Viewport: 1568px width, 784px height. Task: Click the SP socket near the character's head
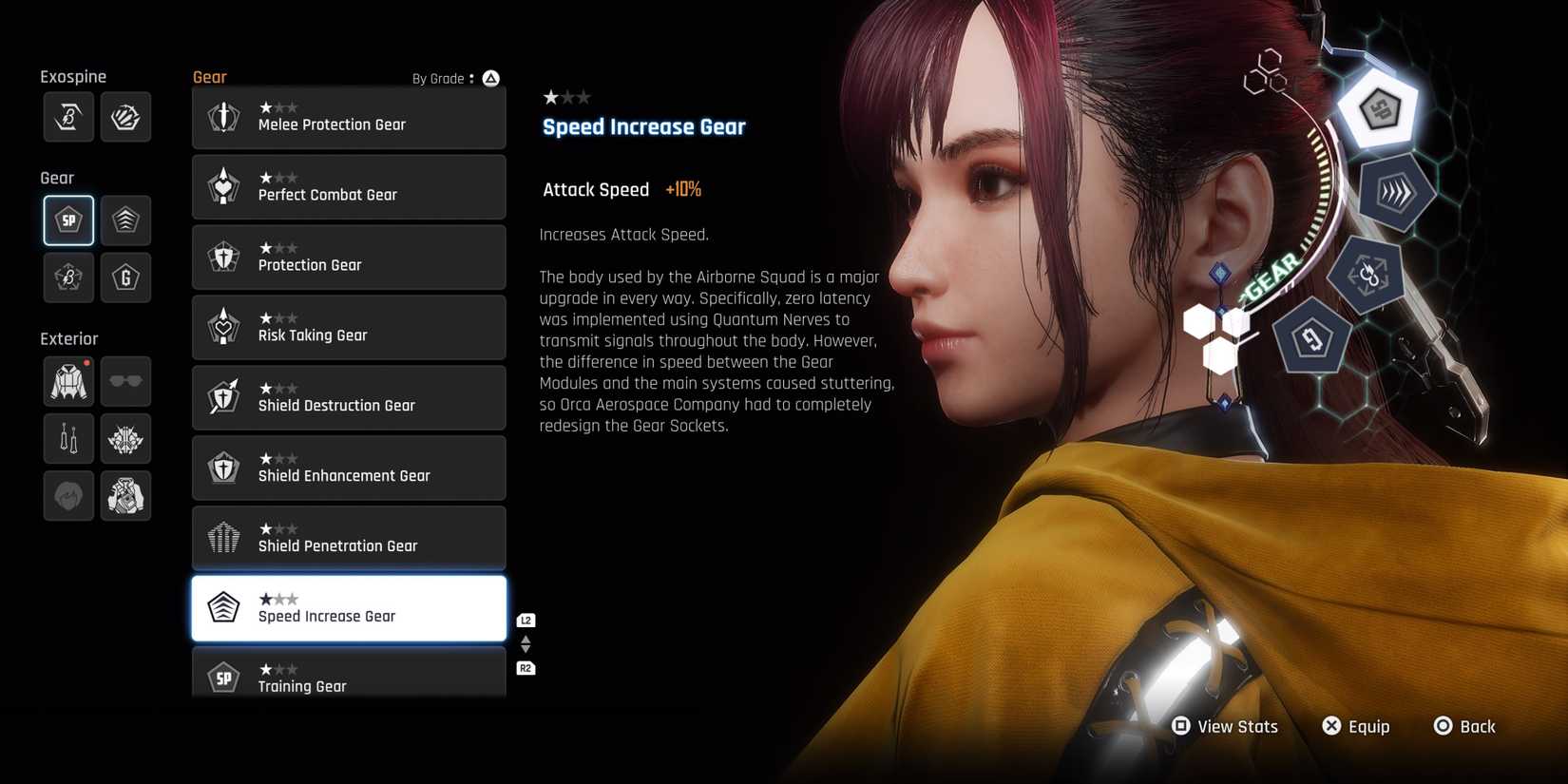(x=1377, y=109)
